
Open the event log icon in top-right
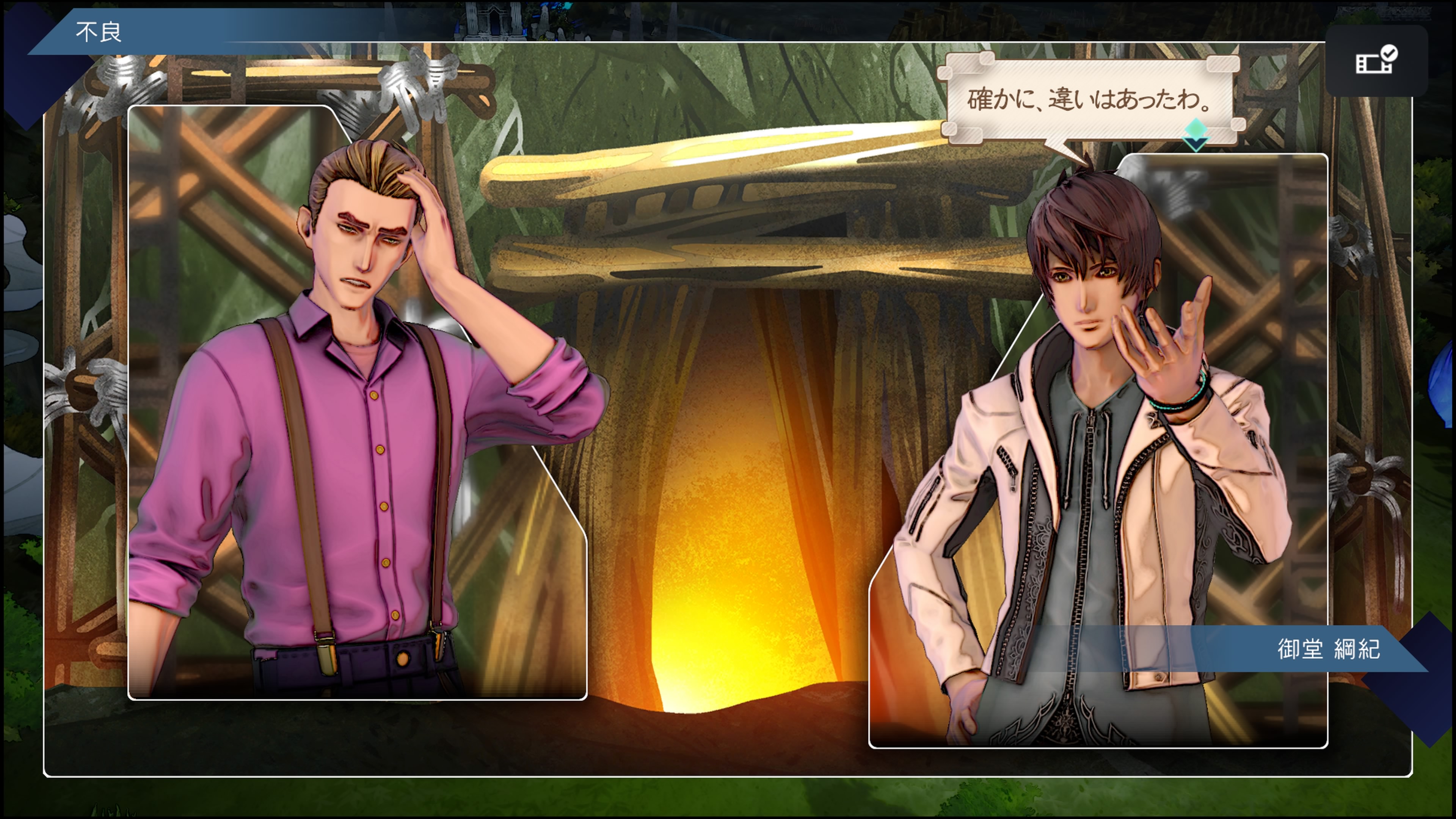[1376, 61]
